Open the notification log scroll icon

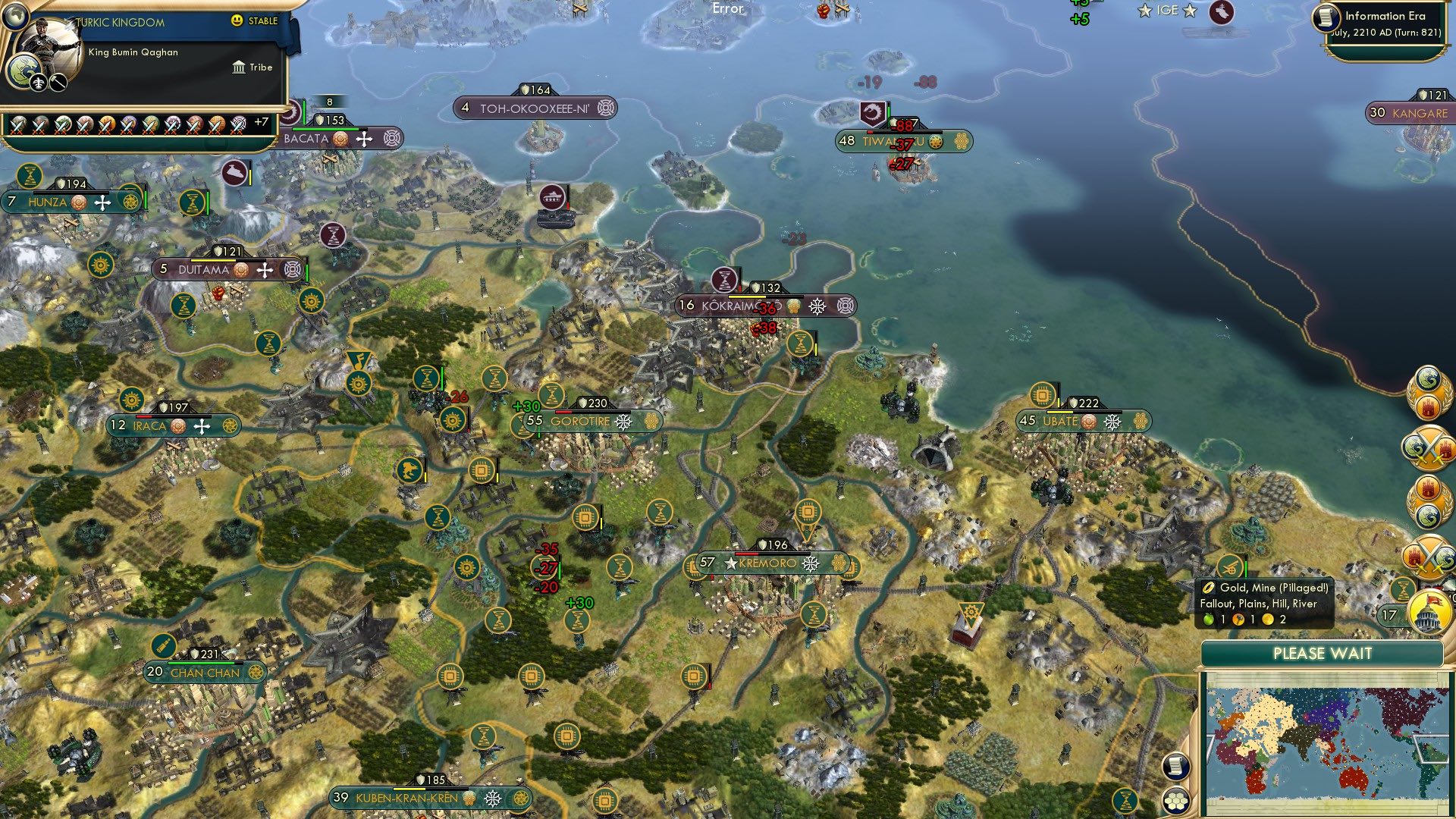tap(1176, 766)
